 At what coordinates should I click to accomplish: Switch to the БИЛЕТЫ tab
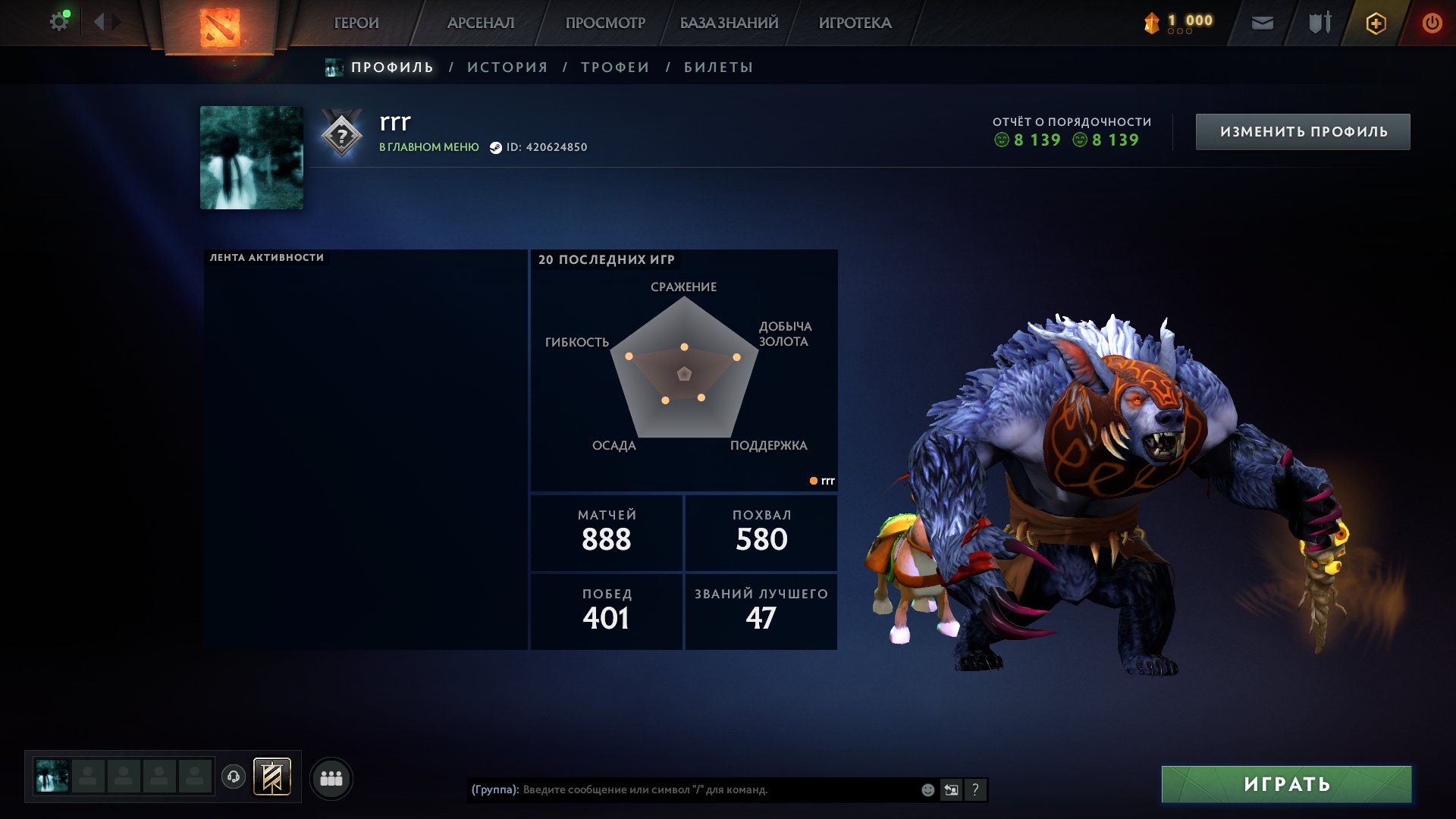[718, 67]
